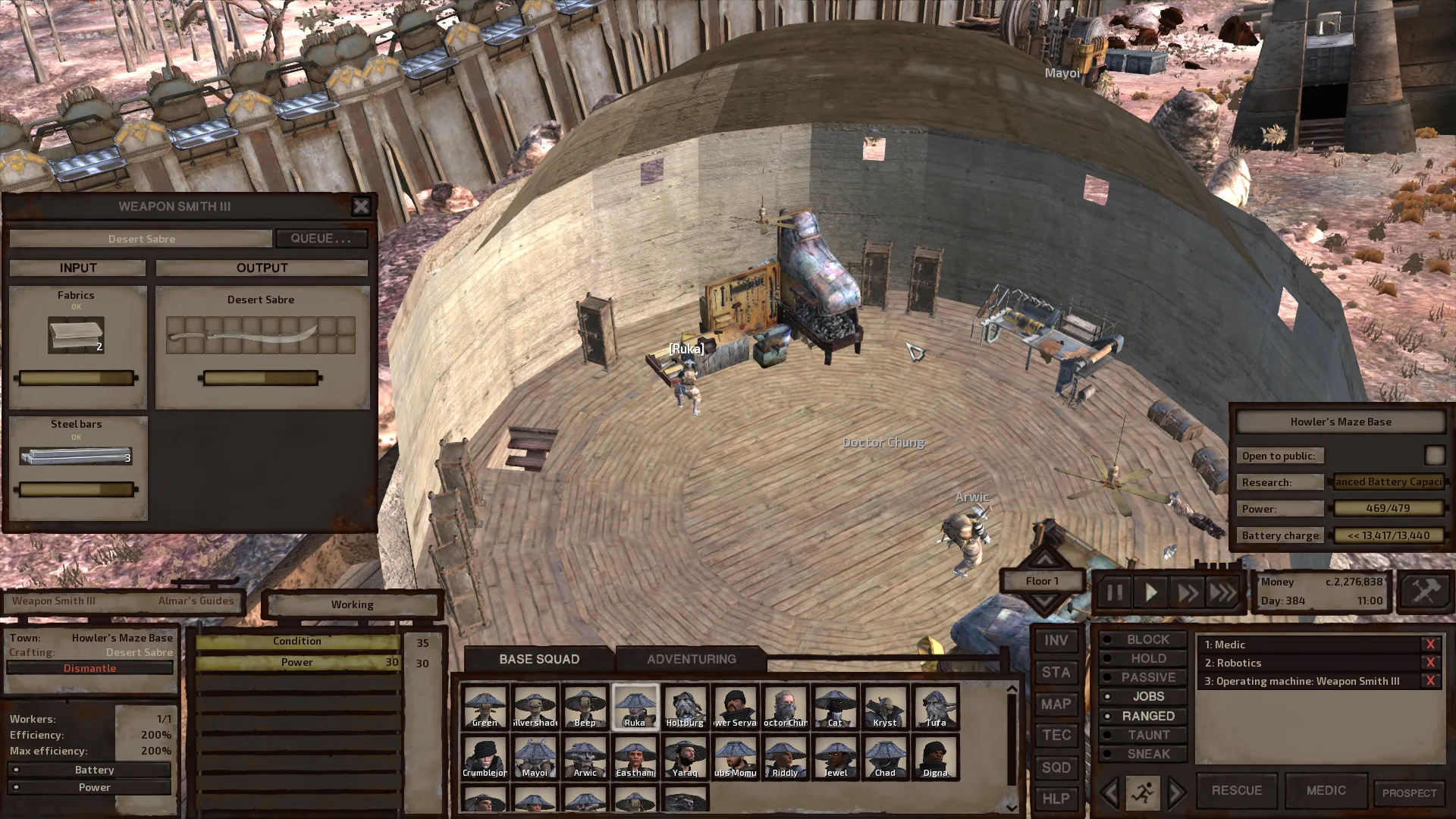The height and width of the screenshot is (819, 1456).
Task: Set game speed to fastest
Action: tap(1222, 592)
